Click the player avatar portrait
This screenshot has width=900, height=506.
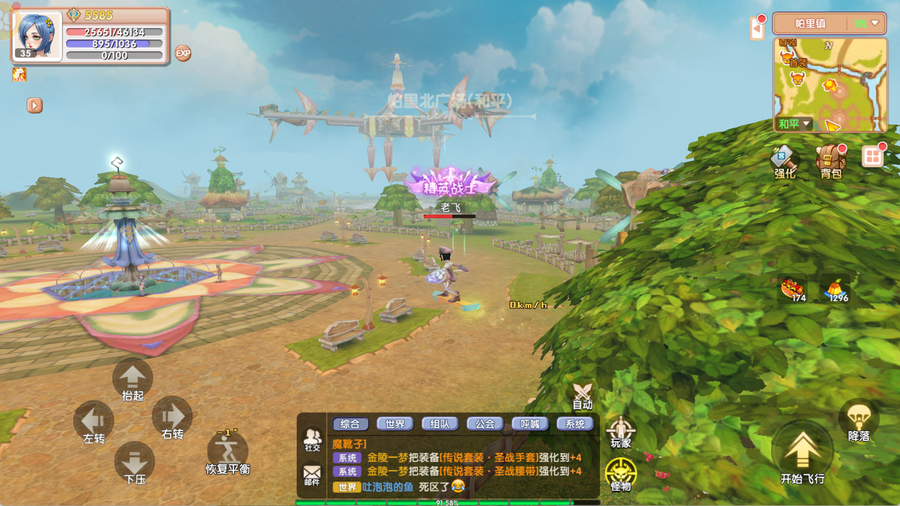click(38, 33)
